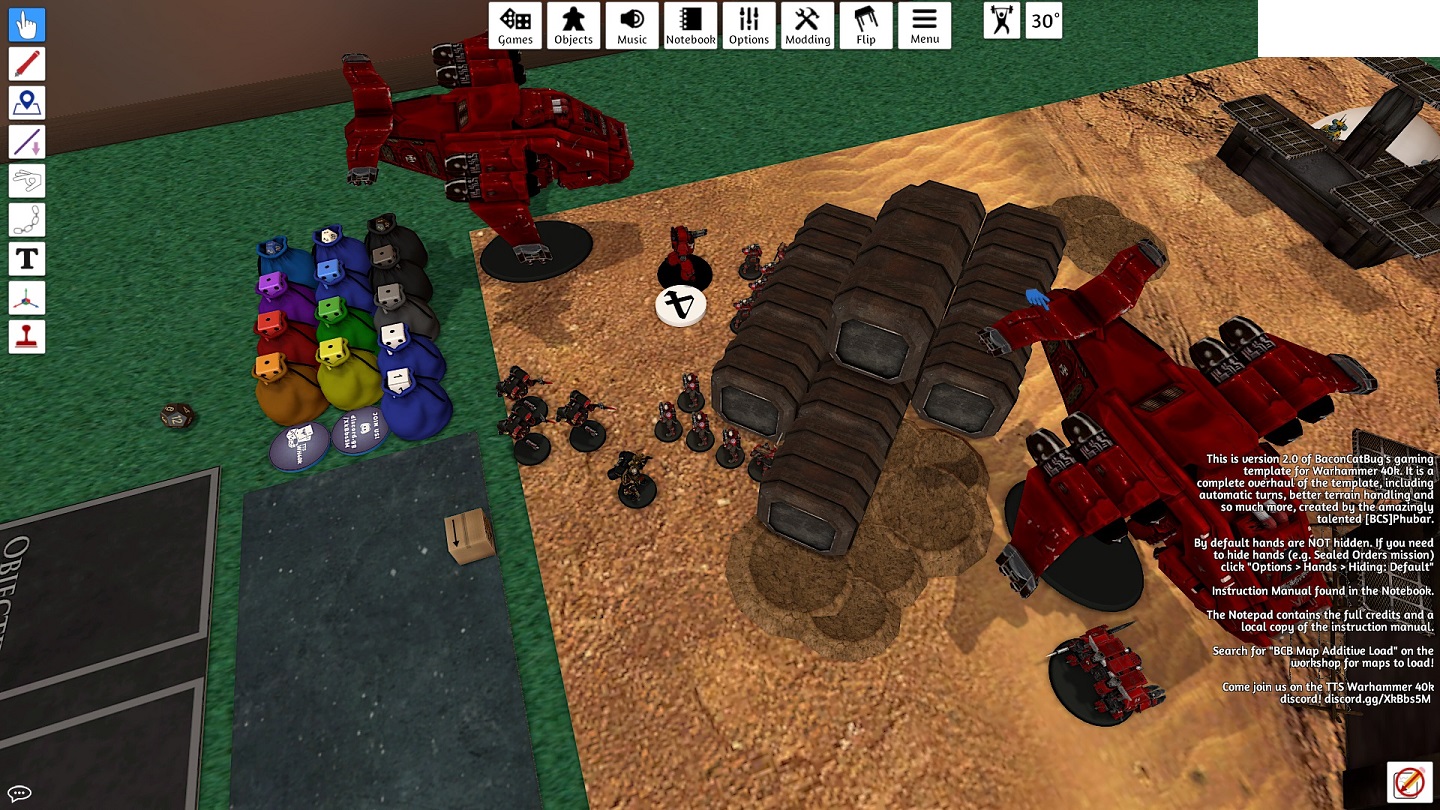Viewport: 1440px width, 810px height.
Task: Open the Modding tools
Action: coord(807,25)
